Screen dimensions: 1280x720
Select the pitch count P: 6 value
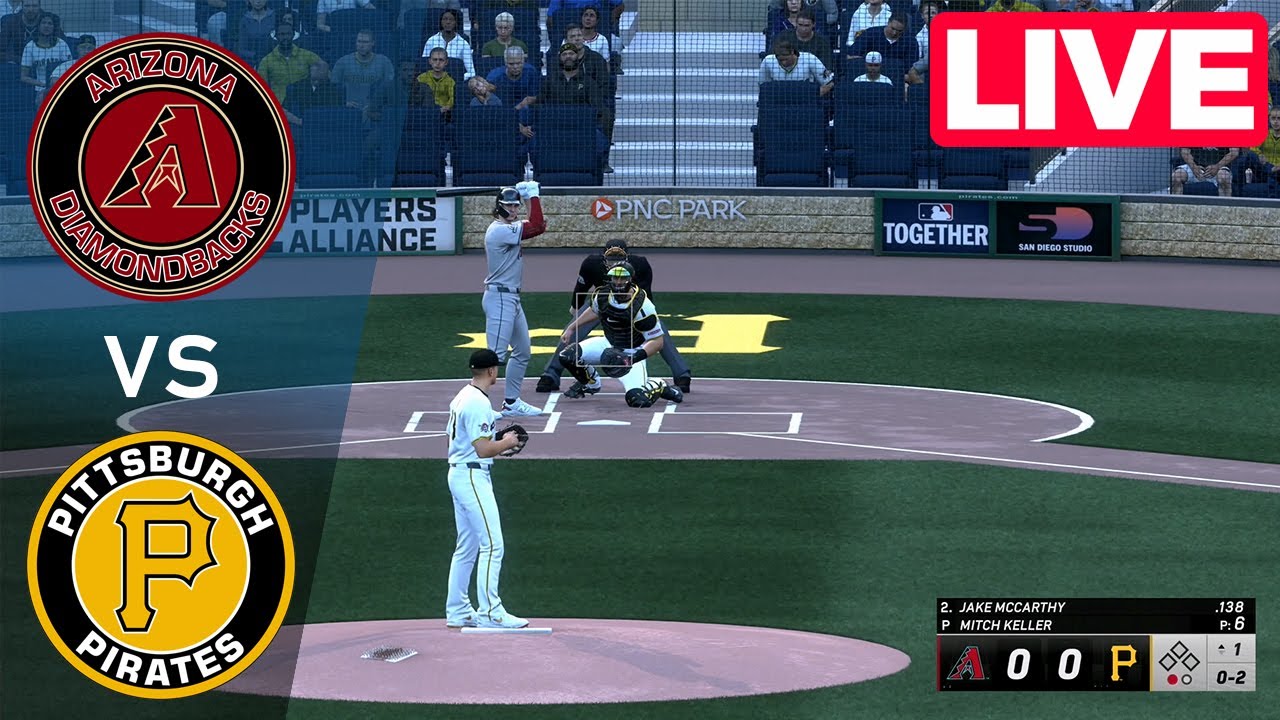coord(1231,623)
